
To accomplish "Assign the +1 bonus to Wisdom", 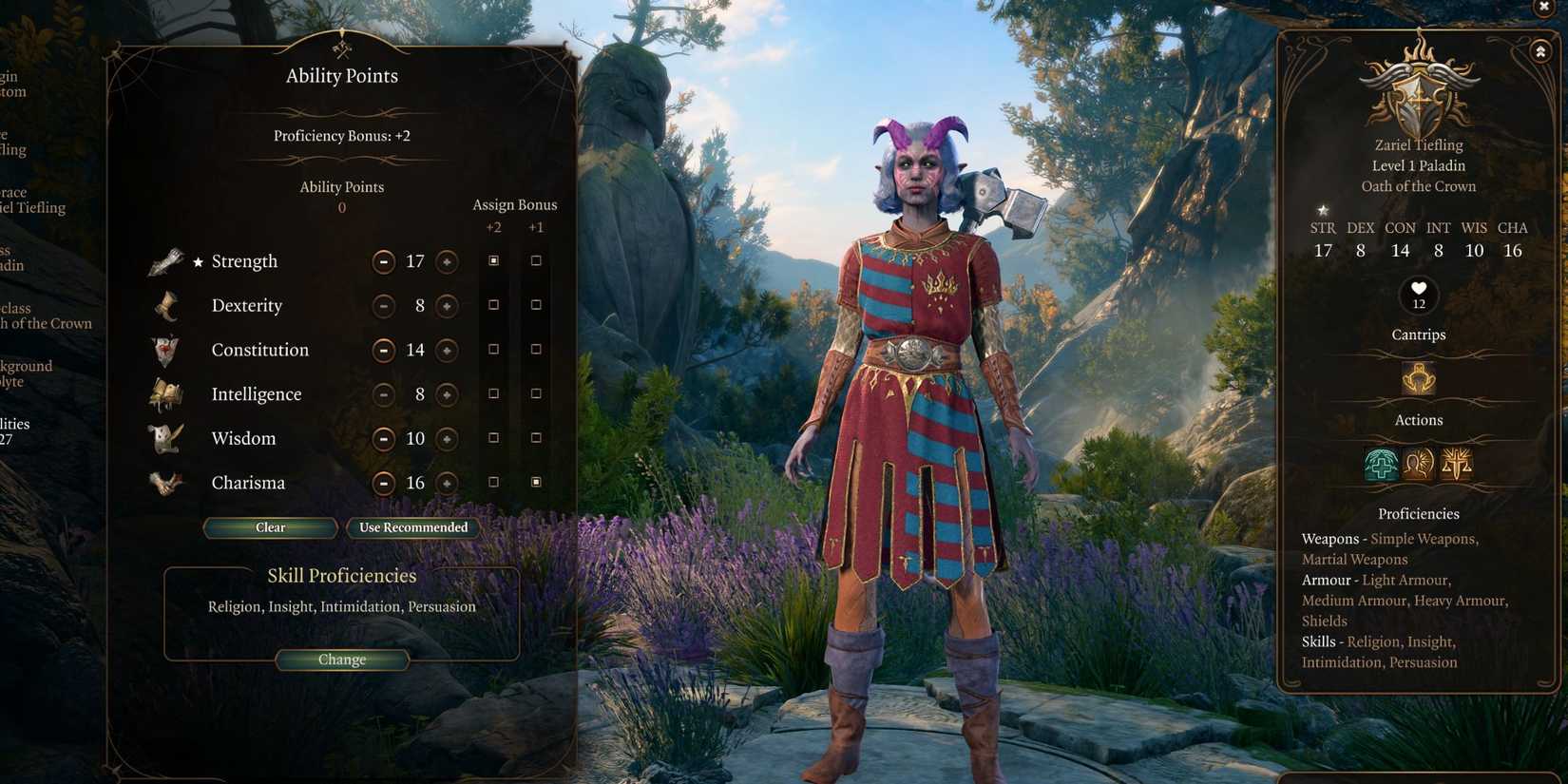I will click(x=536, y=438).
